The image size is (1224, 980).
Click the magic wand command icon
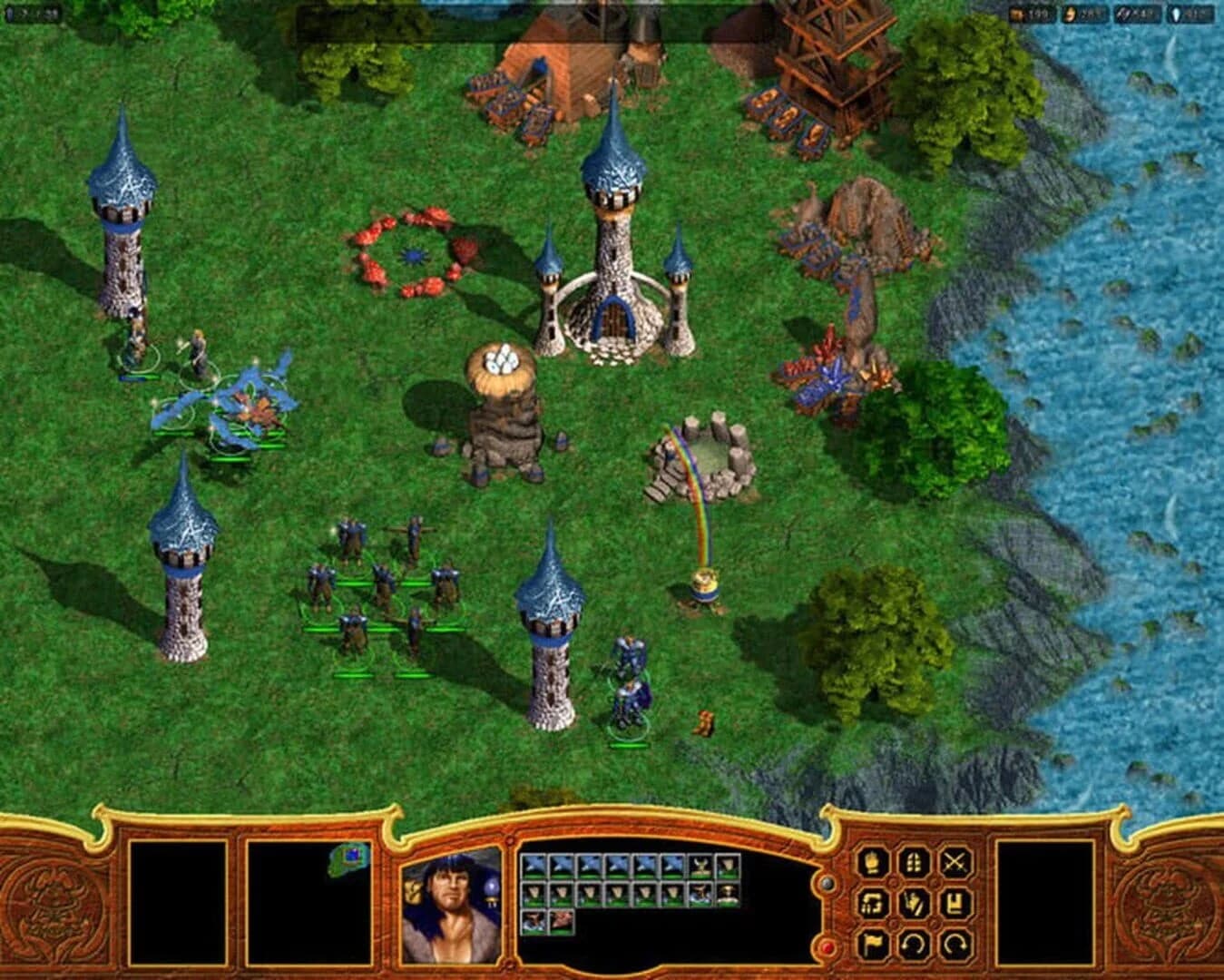tap(915, 905)
